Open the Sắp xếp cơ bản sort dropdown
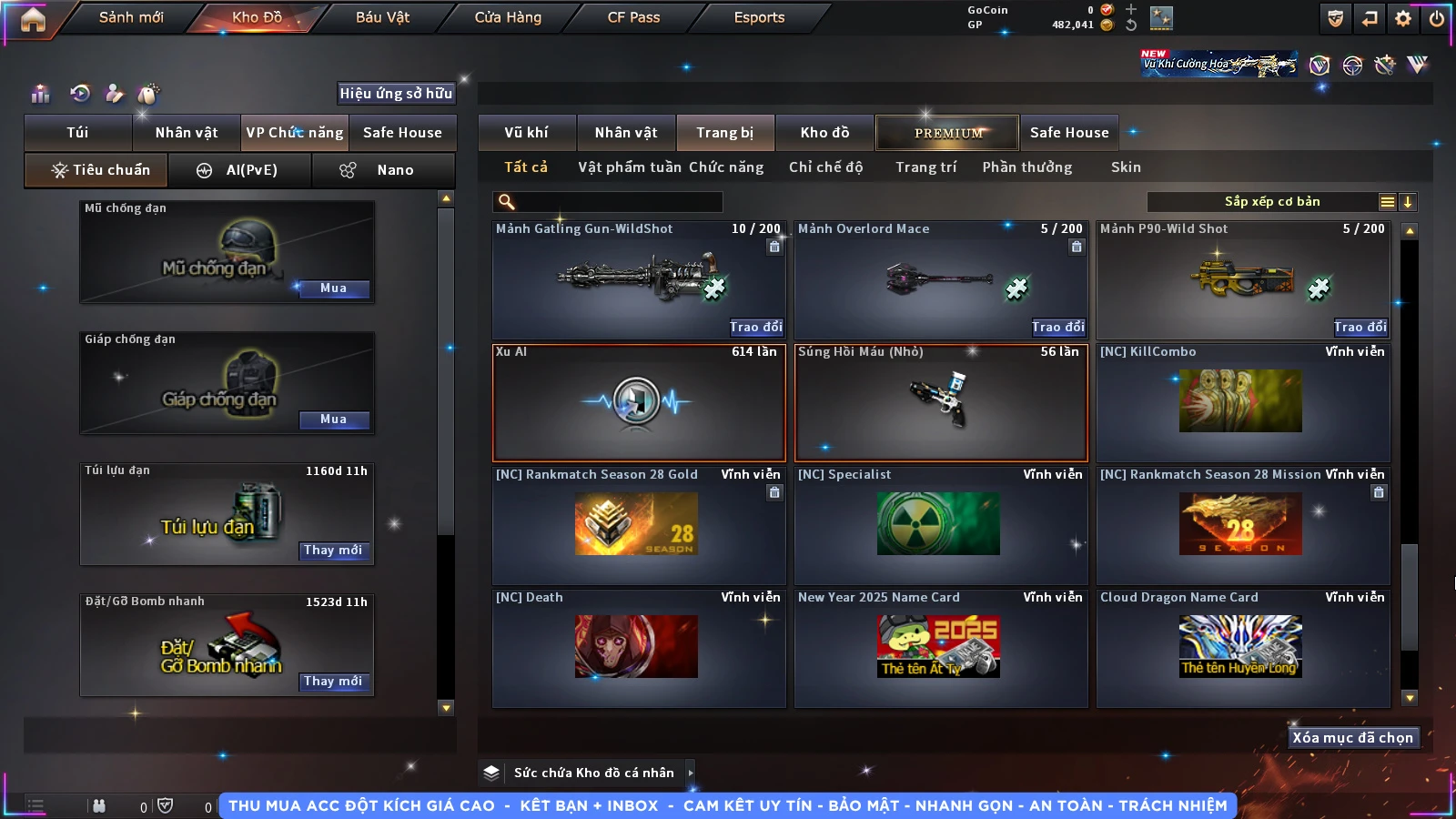The image size is (1456, 819). [1271, 202]
